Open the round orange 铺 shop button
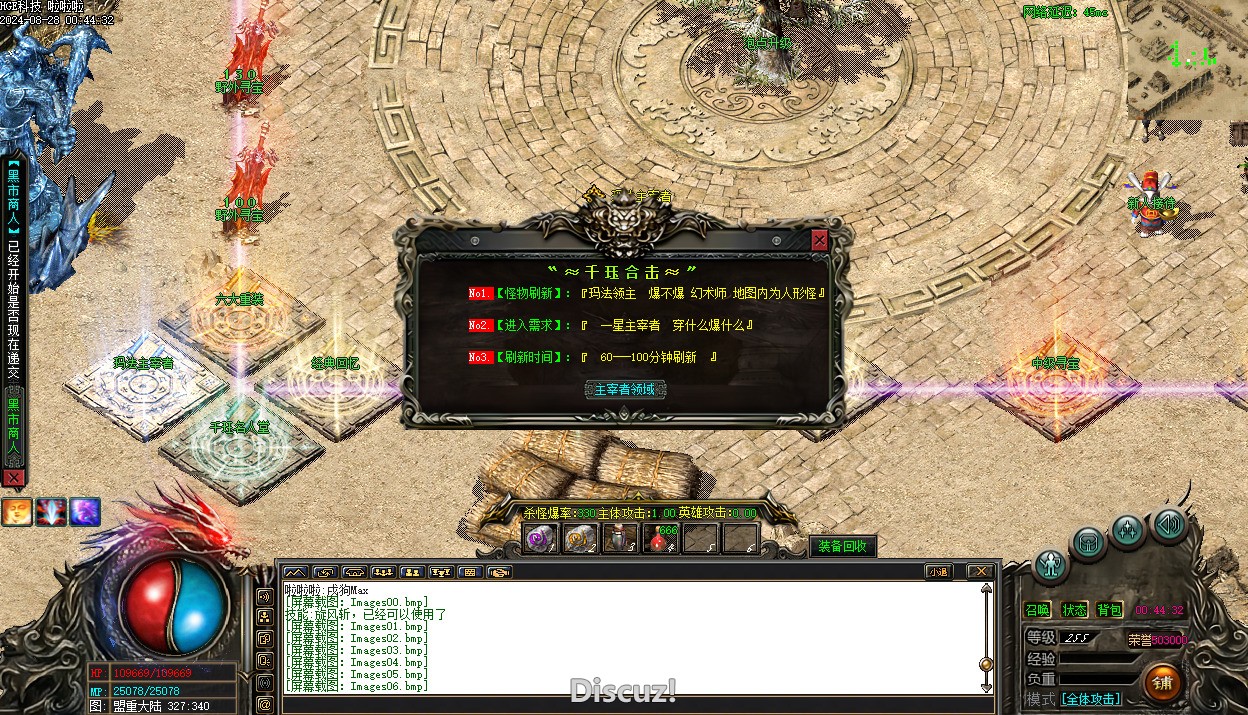The width and height of the screenshot is (1248, 715). click(x=1162, y=683)
